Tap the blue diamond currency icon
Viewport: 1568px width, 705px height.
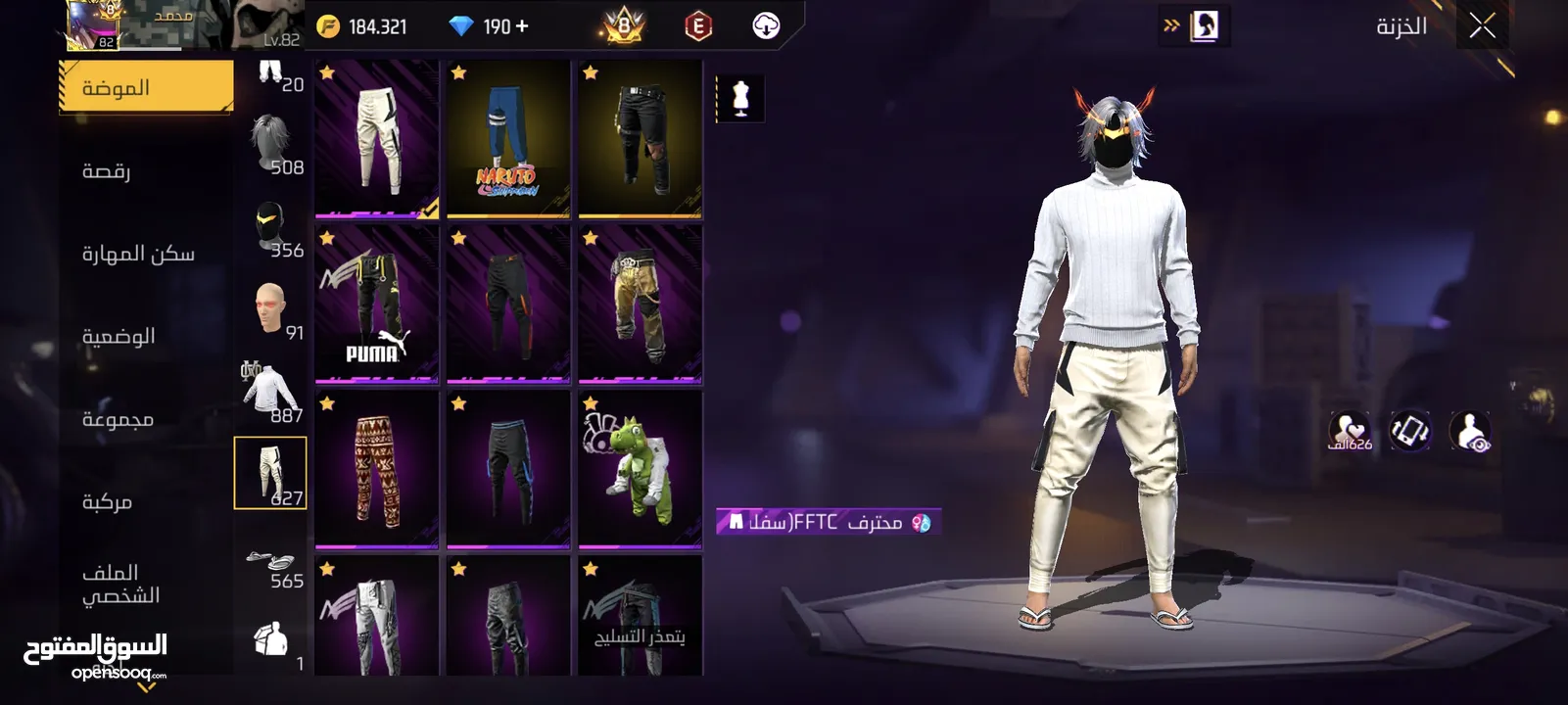click(460, 26)
